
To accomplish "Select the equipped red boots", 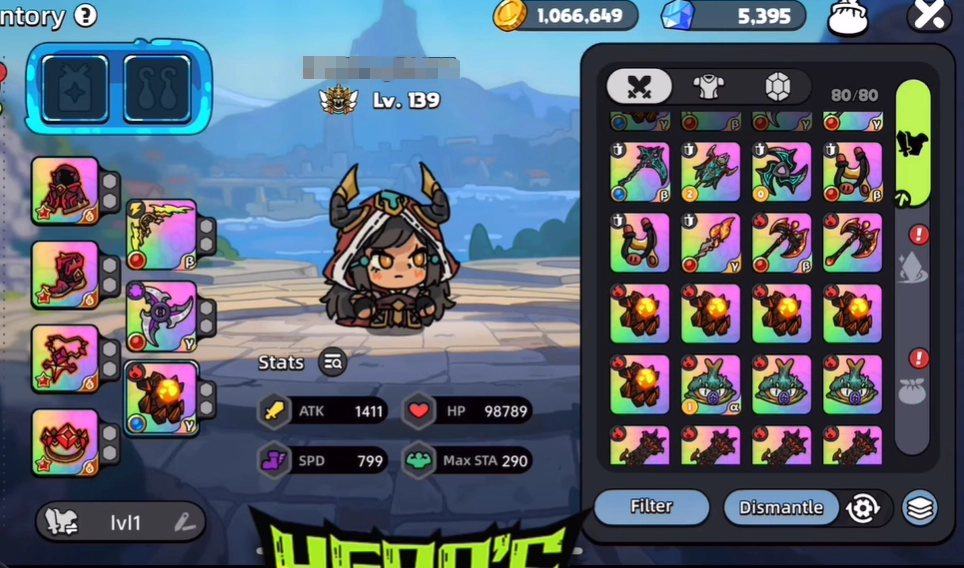I will coord(66,274).
